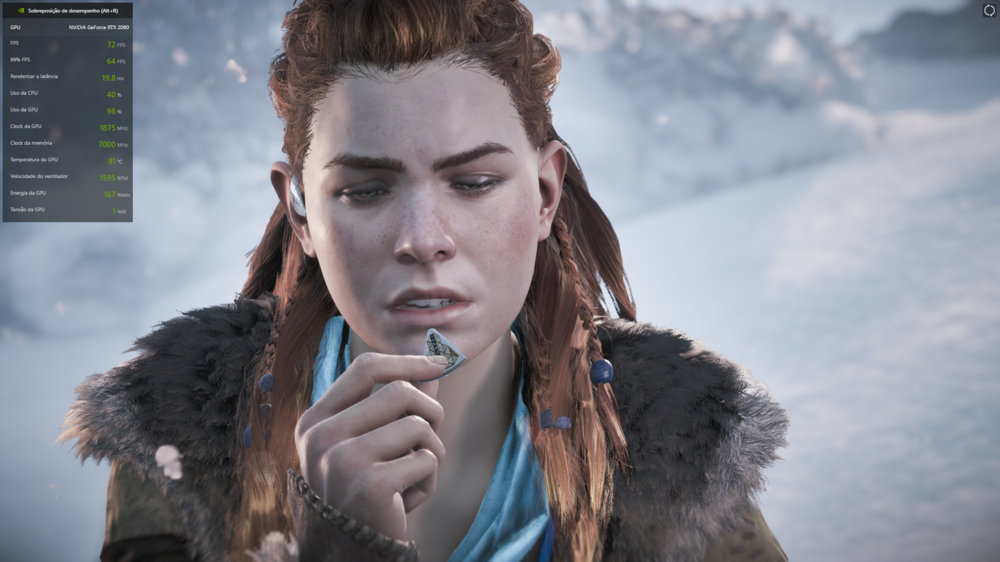The image size is (1000, 562).
Task: Click the circular arrows replay icon
Action: coord(989,10)
